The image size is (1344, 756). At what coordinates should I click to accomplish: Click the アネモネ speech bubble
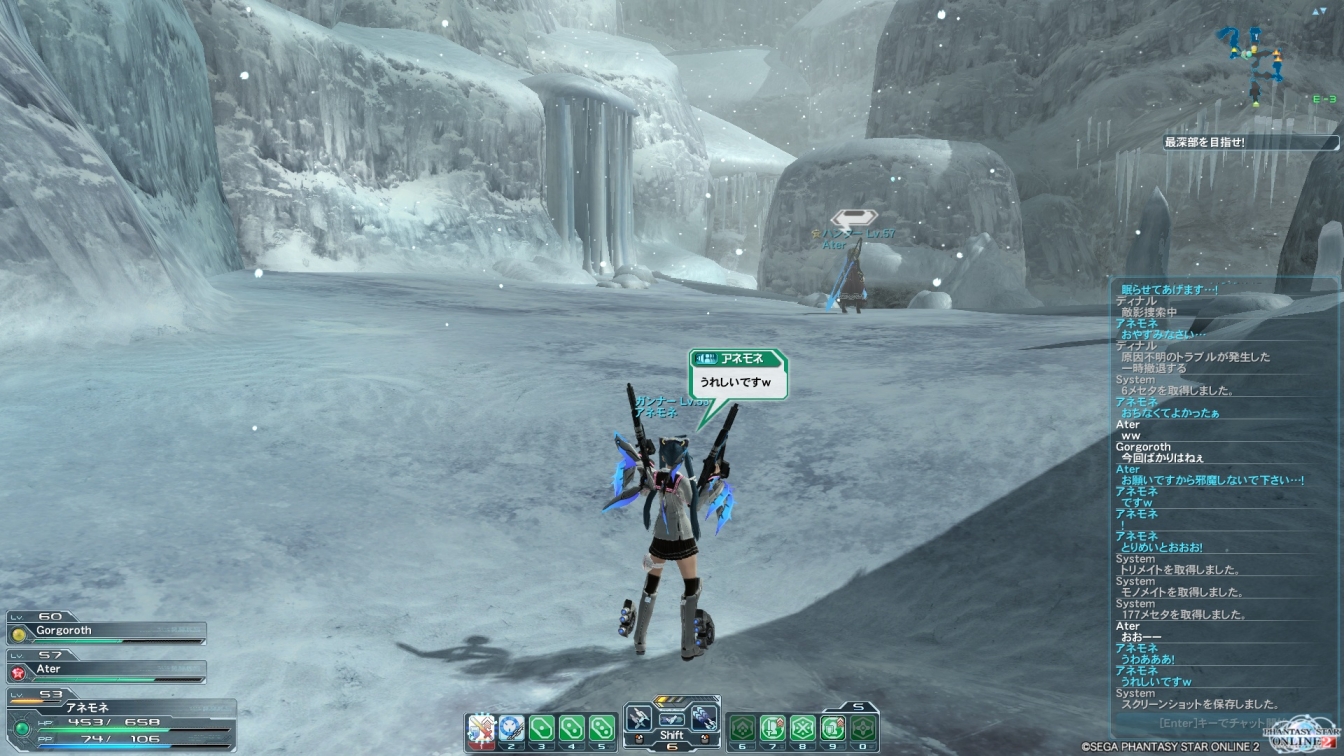point(738,374)
